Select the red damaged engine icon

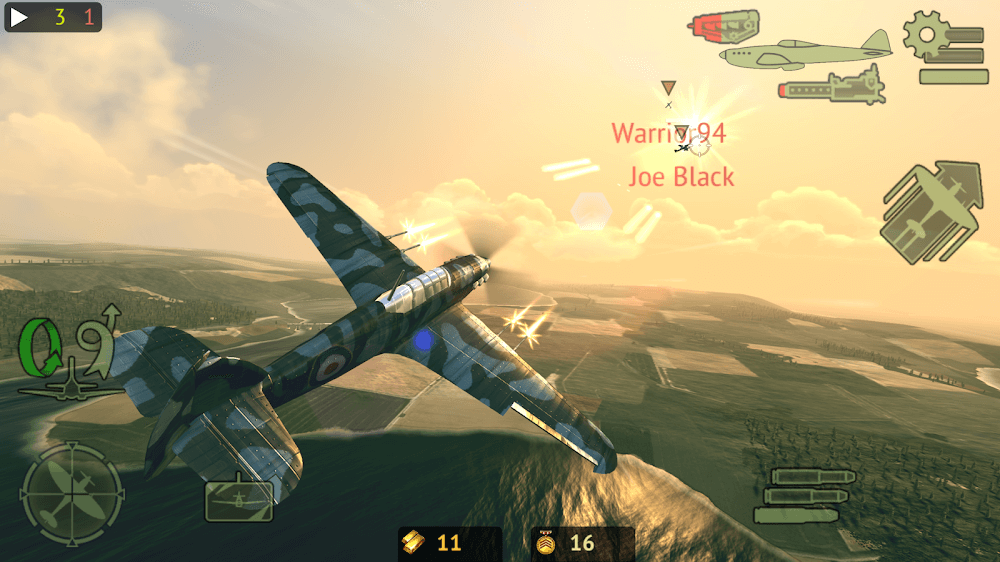point(724,25)
